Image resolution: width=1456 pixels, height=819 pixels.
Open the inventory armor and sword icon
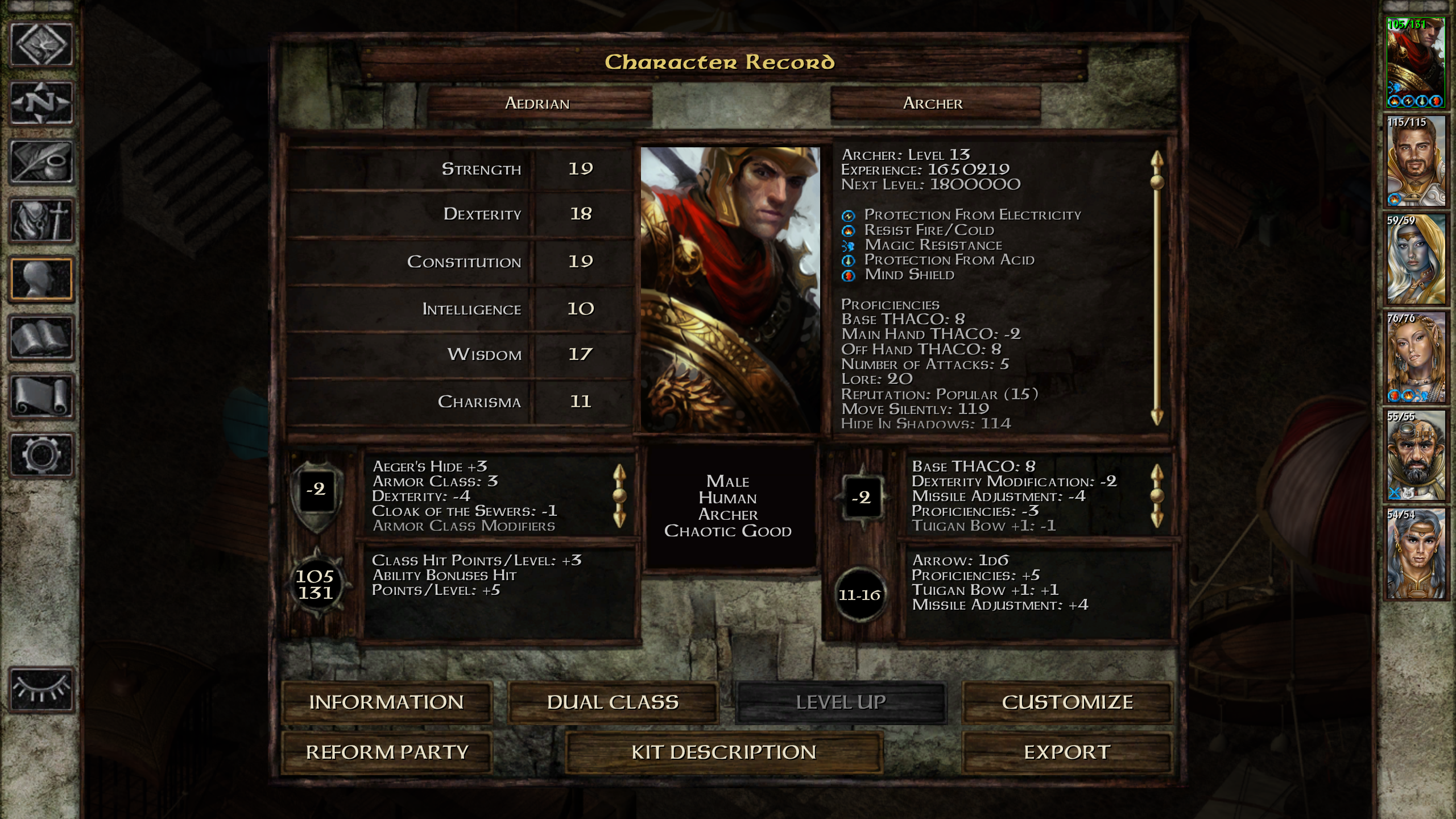(x=42, y=221)
